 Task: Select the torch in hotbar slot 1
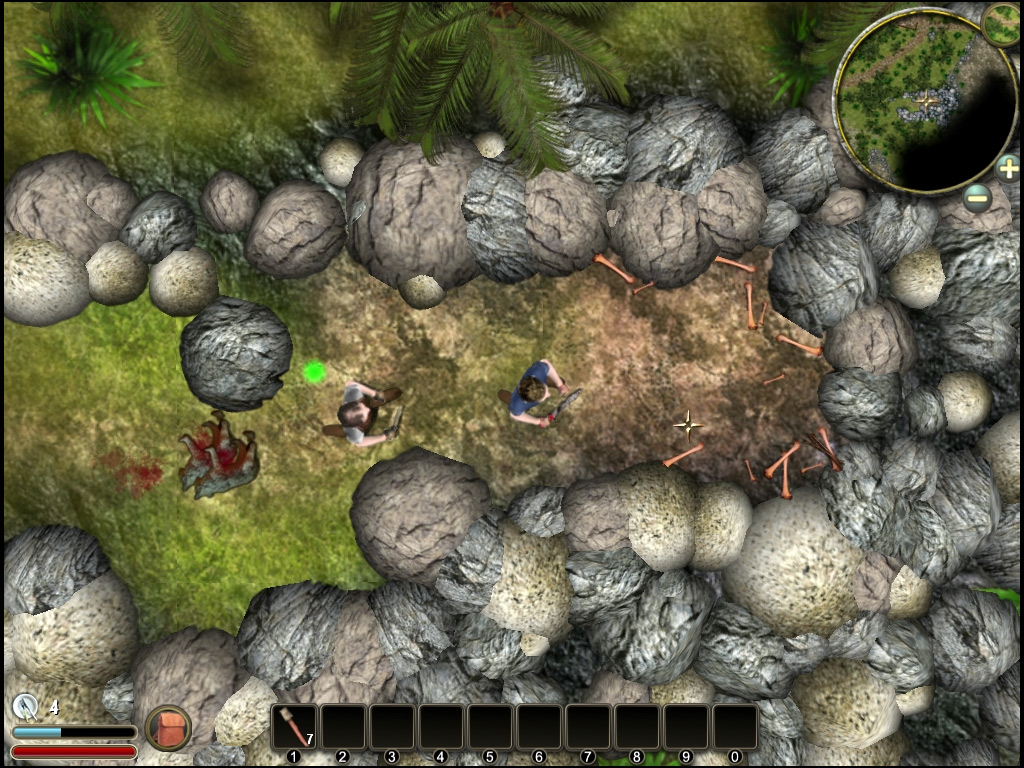[x=295, y=727]
